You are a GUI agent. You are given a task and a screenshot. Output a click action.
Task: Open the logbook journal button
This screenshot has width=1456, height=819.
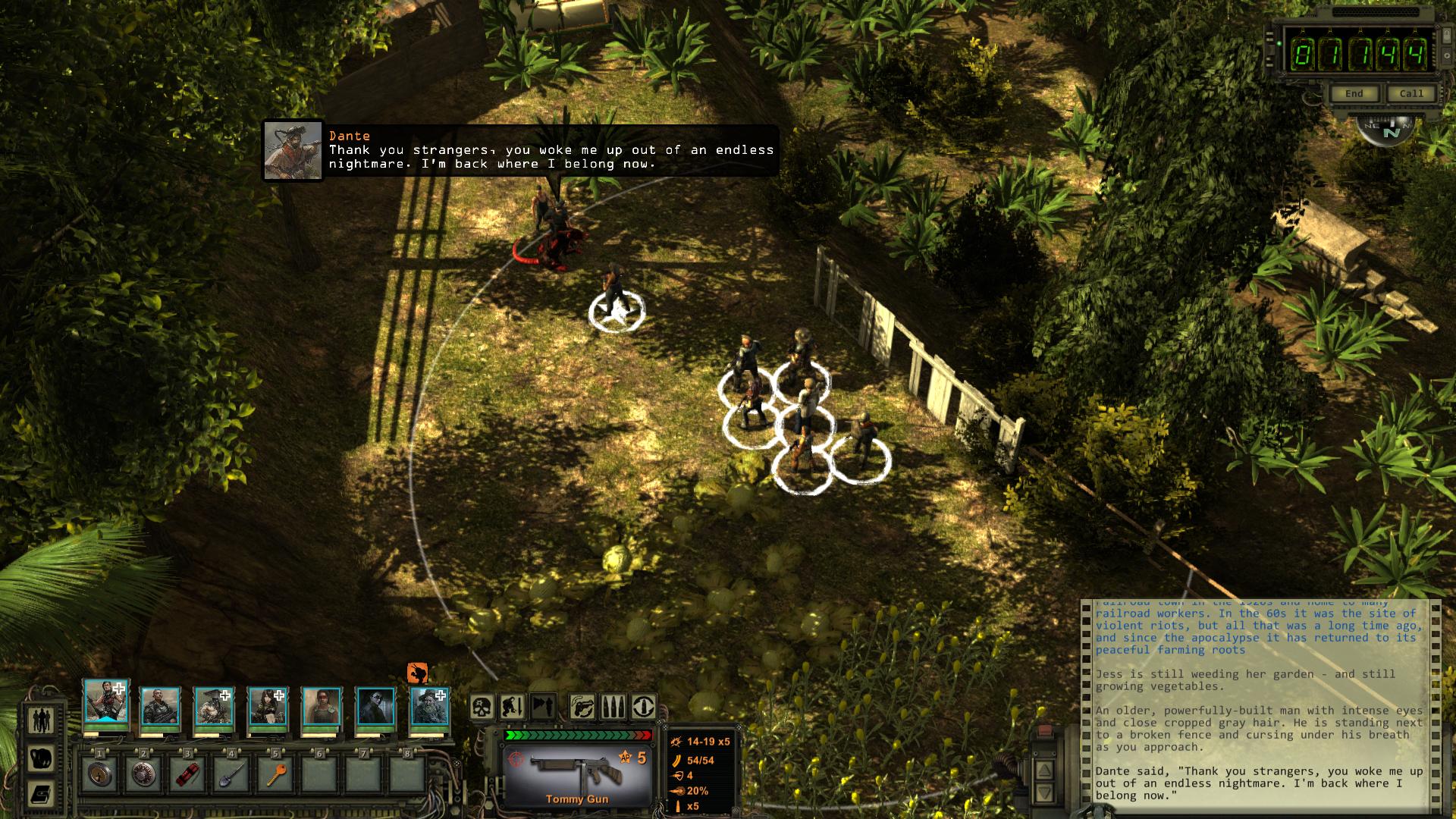pyautogui.click(x=41, y=794)
